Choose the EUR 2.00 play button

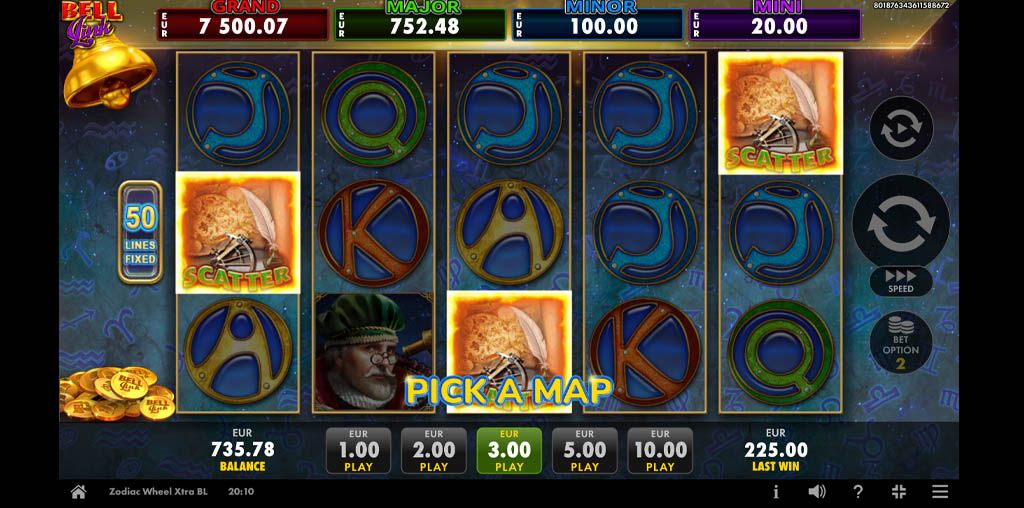[433, 451]
